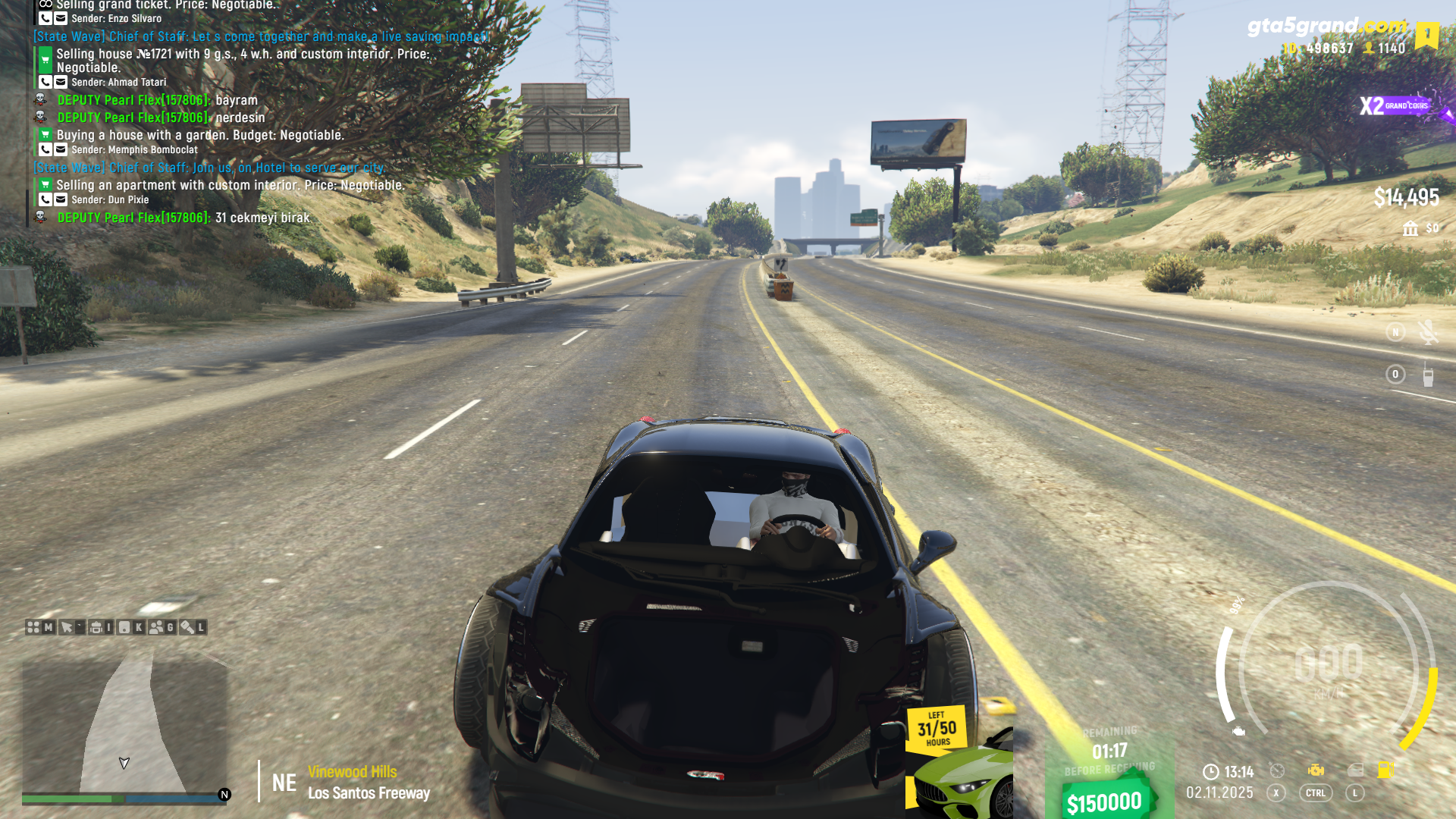This screenshot has width=1456, height=819.
Task: Toggle the muted microphone icon
Action: [x=1428, y=332]
